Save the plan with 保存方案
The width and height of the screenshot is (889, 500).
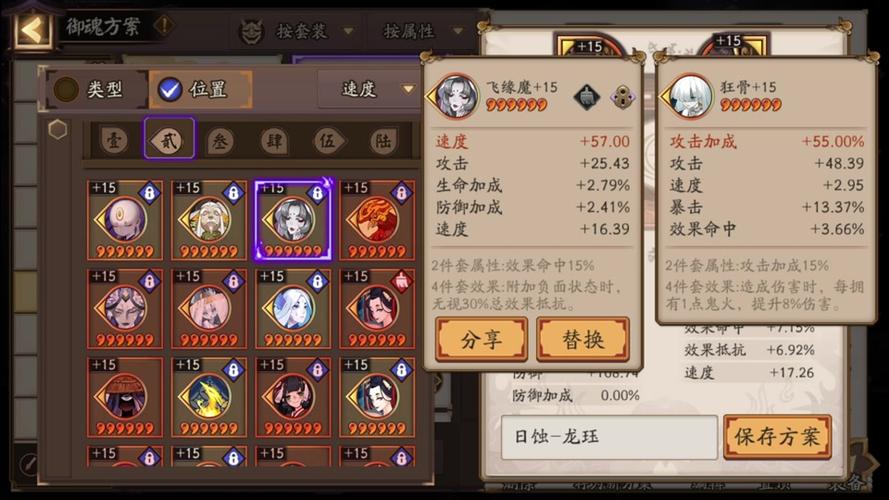pos(777,437)
